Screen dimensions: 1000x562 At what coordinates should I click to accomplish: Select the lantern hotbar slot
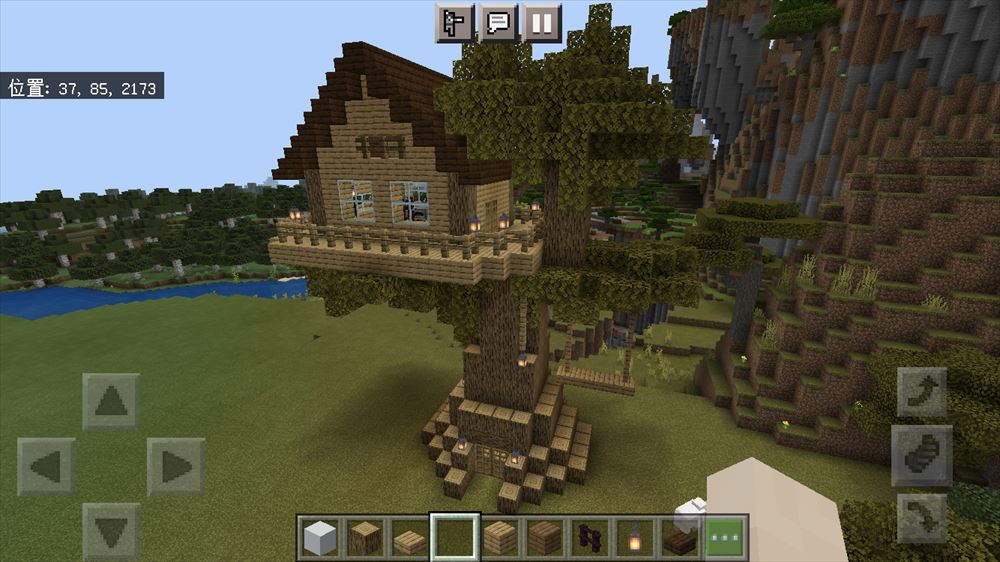coord(635,539)
